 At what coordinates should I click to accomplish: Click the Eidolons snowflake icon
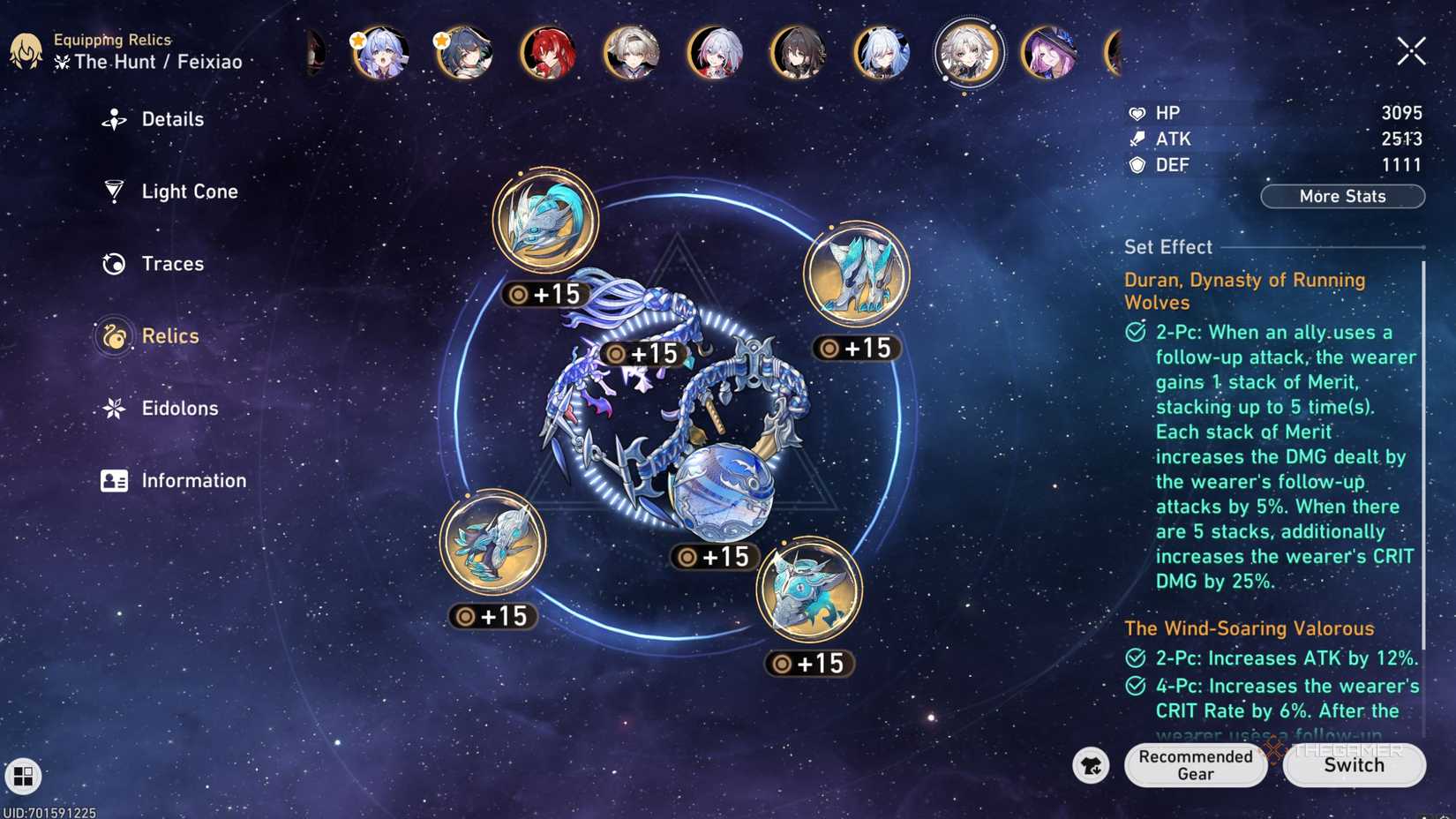click(x=113, y=408)
